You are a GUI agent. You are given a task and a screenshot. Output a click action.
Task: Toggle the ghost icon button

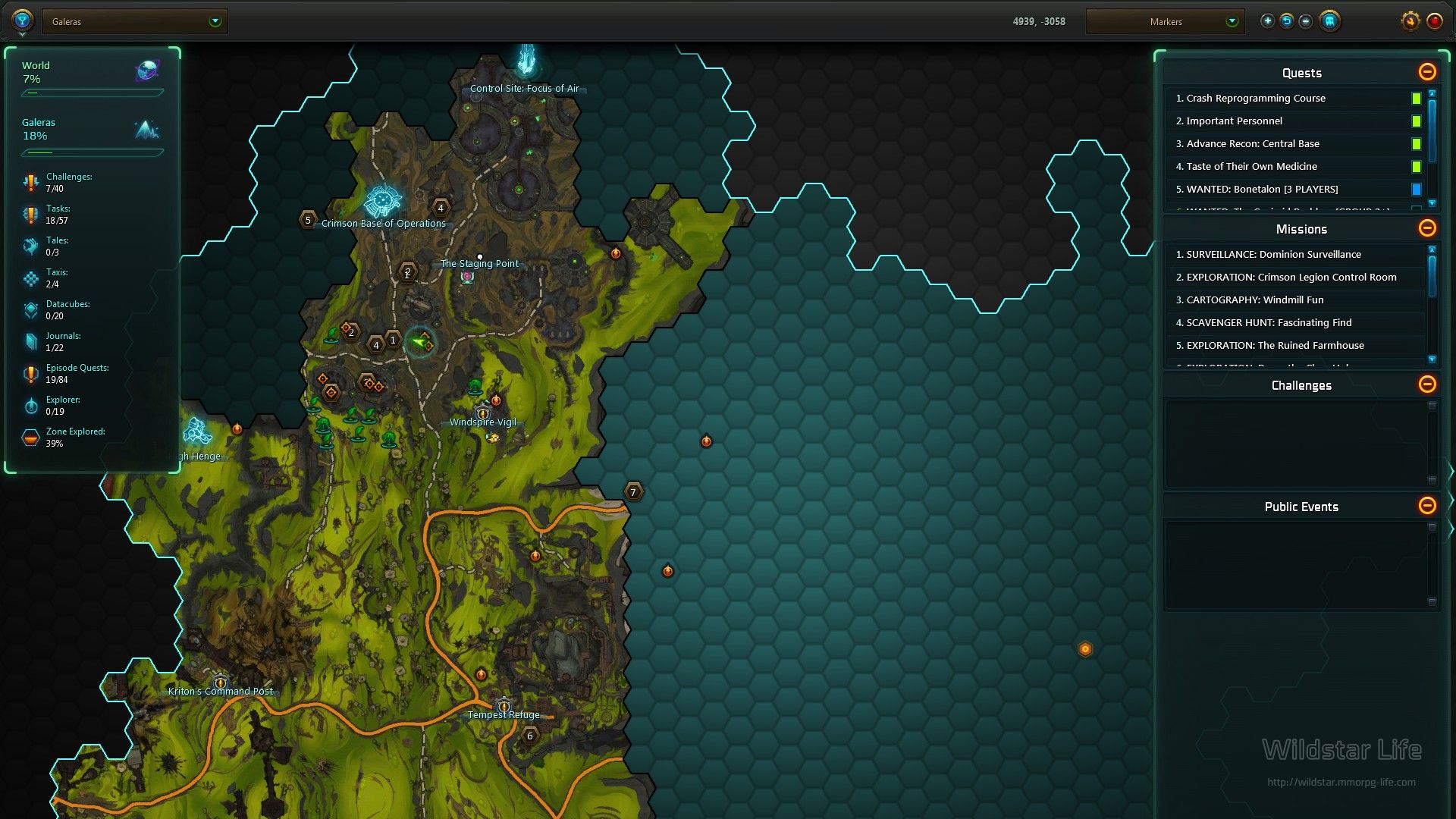click(1329, 21)
